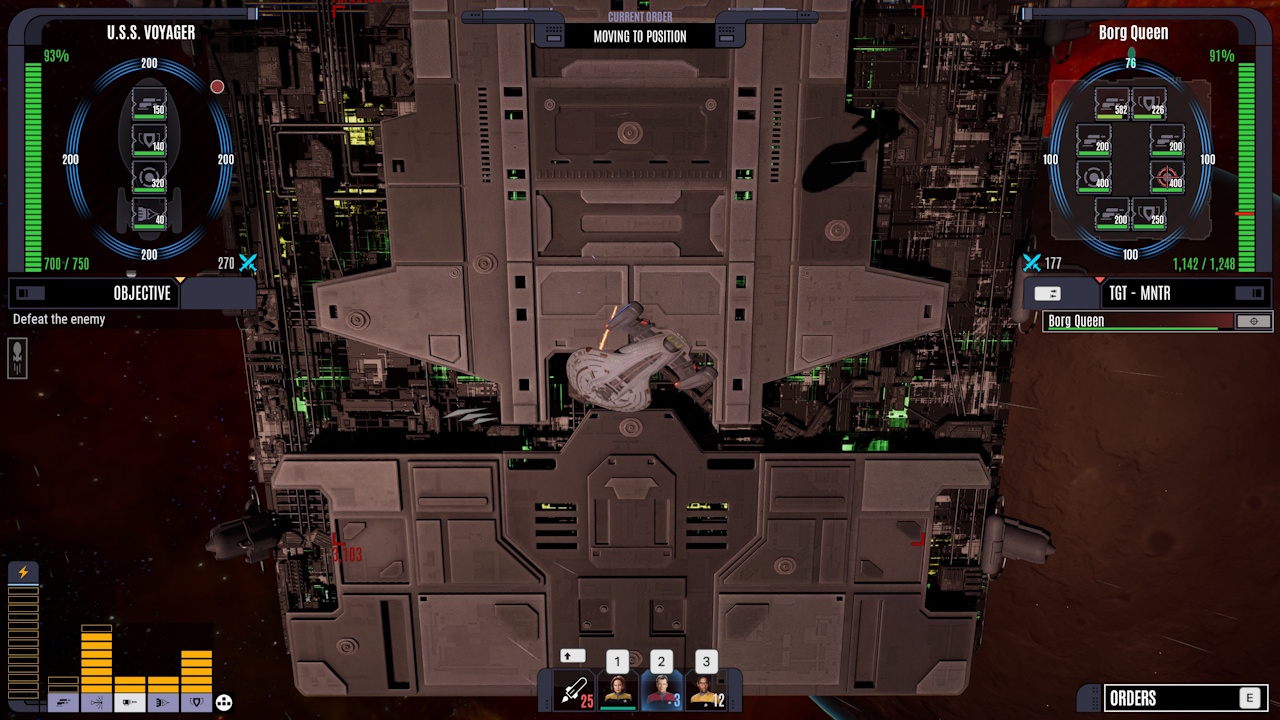Click the power balance distribution toggle
This screenshot has width=1280, height=720.
[223, 703]
